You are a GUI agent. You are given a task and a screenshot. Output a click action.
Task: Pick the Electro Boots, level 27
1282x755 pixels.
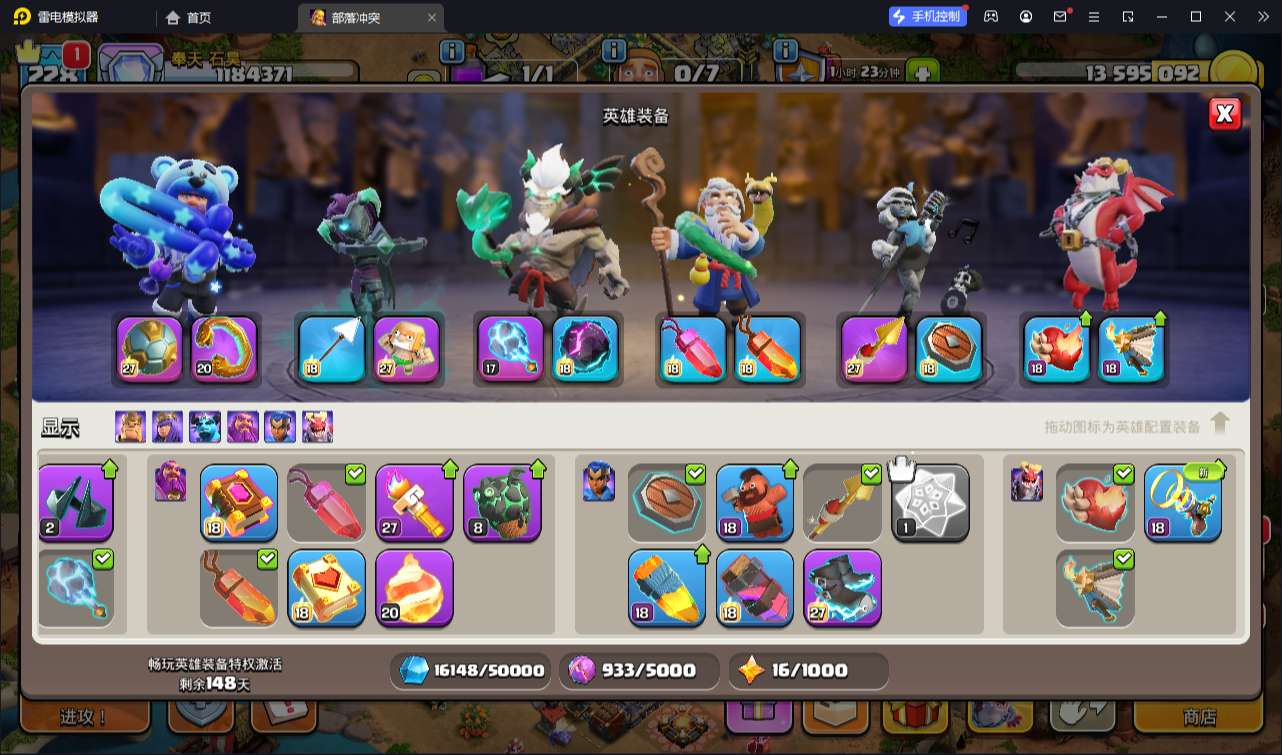click(x=842, y=587)
